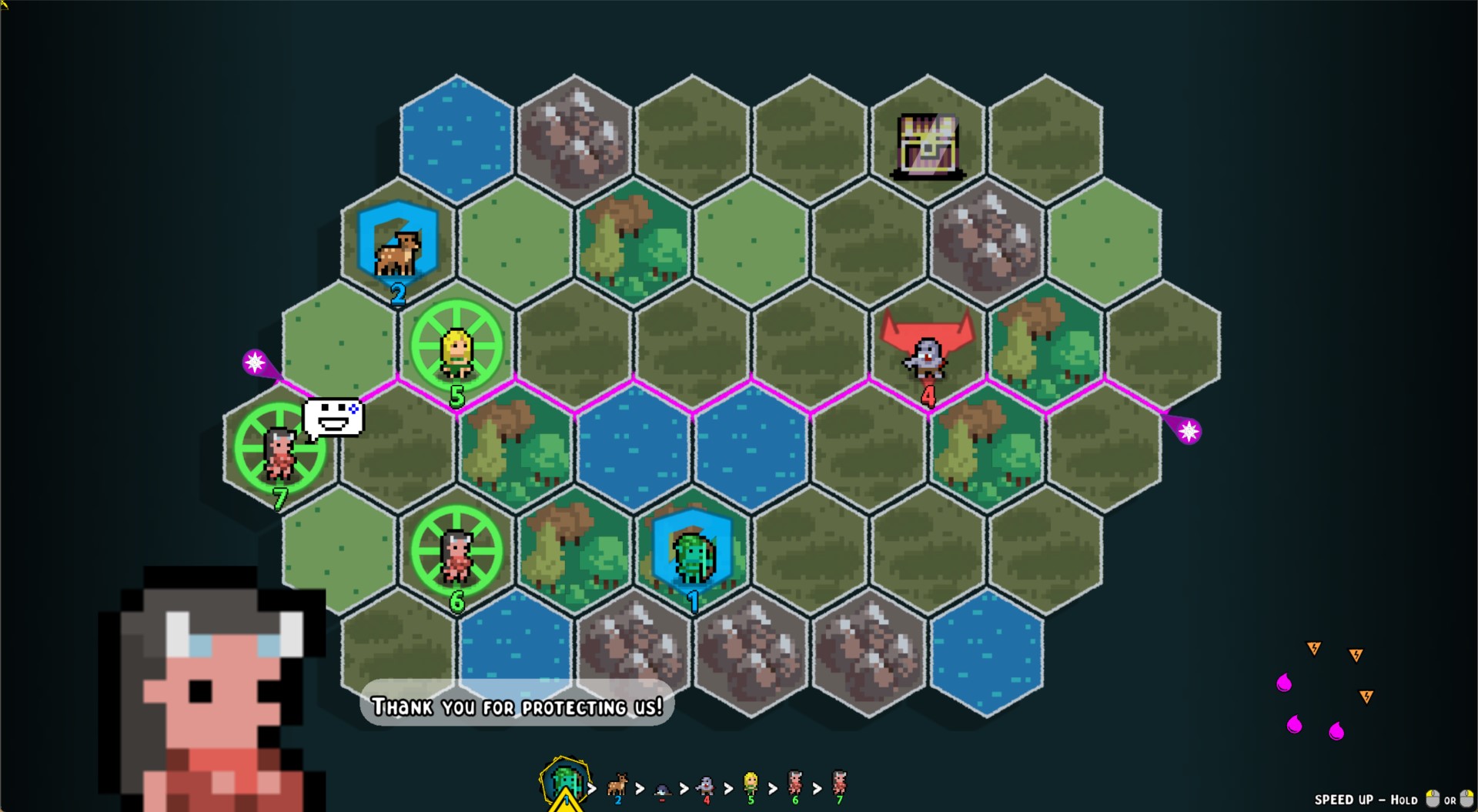Click the sparkle marker at the right path end
The height and width of the screenshot is (812, 1478).
tap(1190, 431)
